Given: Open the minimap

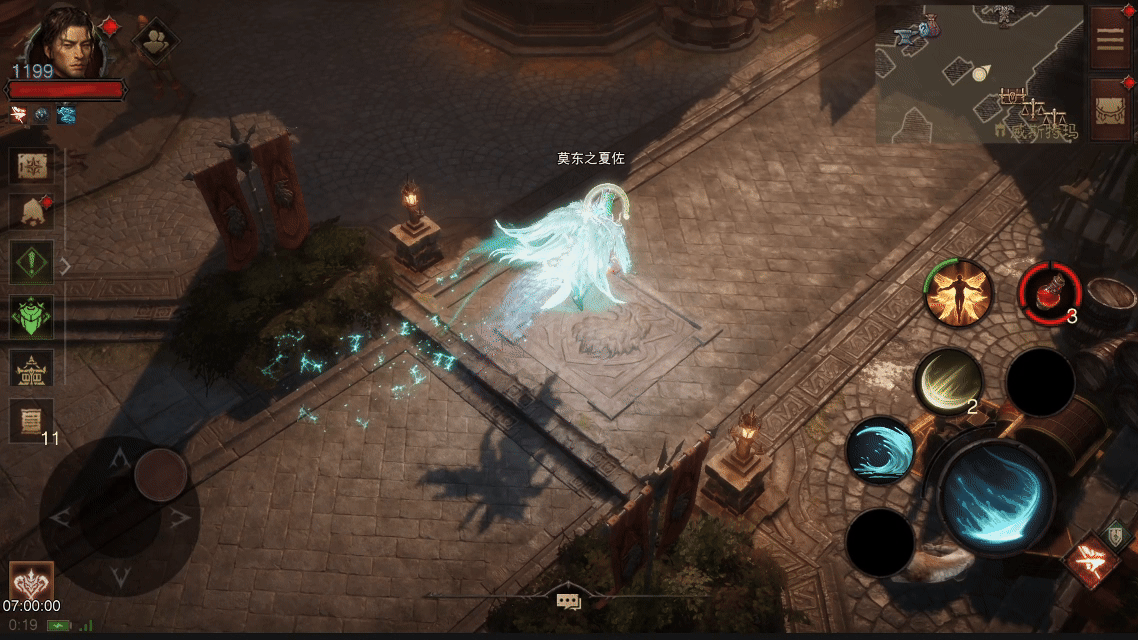Looking at the screenshot, I should [978, 73].
